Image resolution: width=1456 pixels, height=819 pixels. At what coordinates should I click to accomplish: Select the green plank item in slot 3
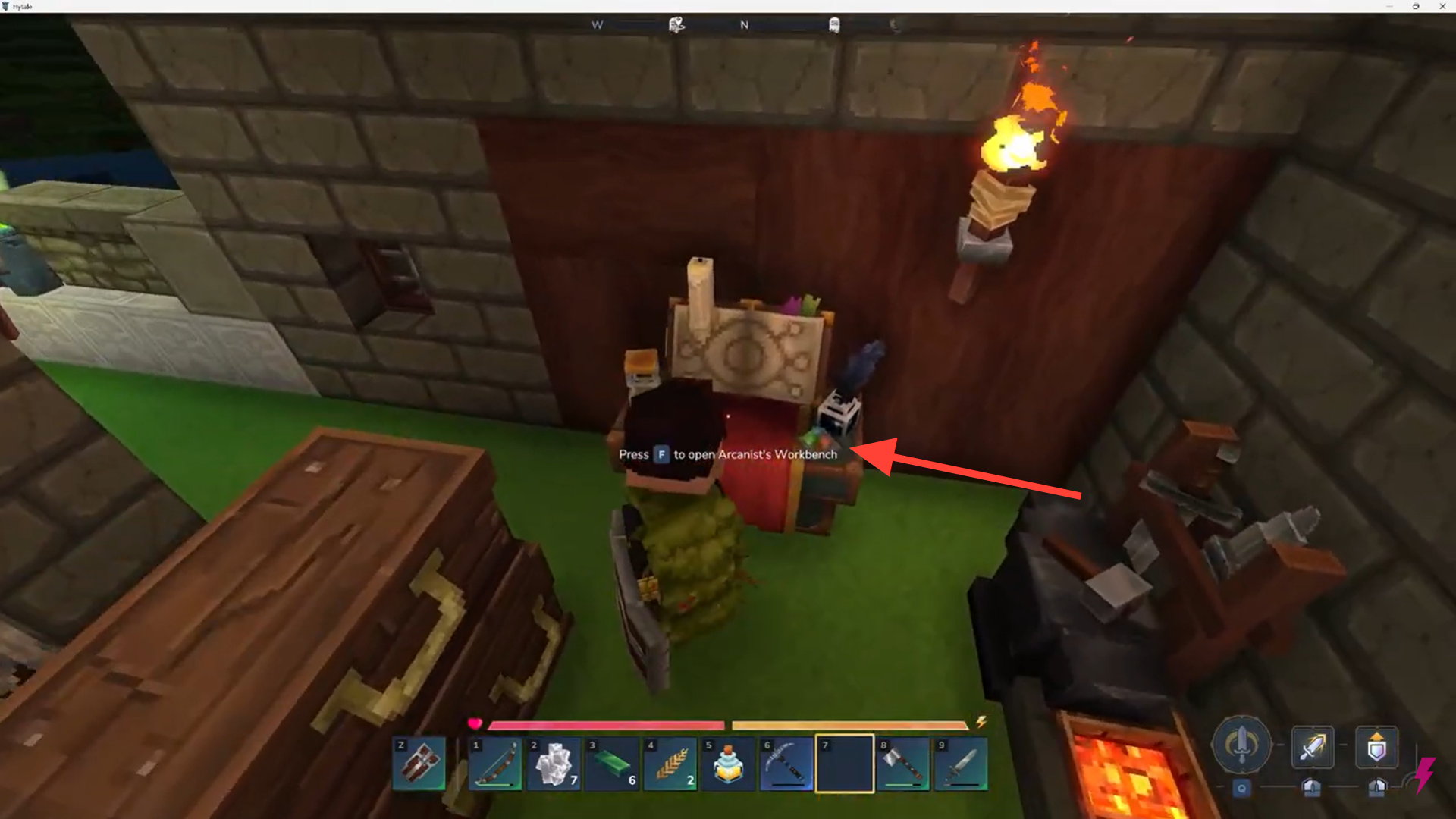613,764
